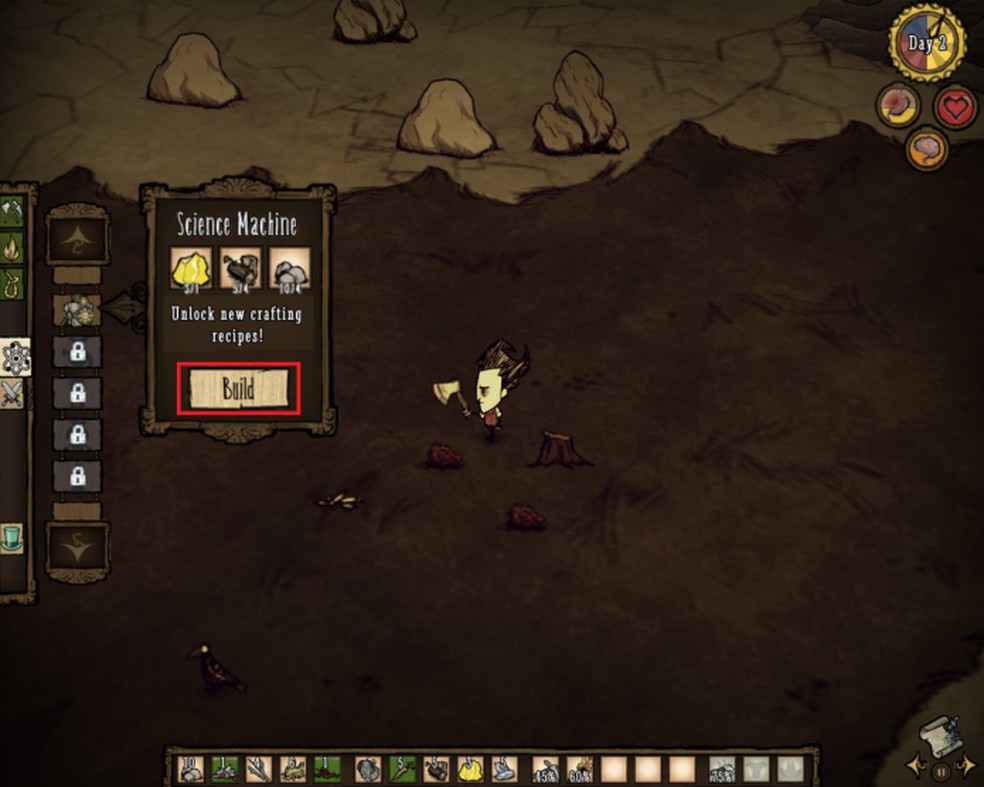Pick the logs stack in the inventory
Viewport: 984px width, 787px height.
pos(436,768)
